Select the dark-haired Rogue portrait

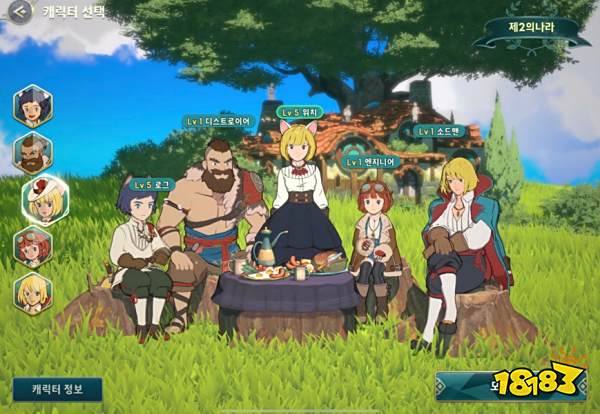tap(33, 105)
